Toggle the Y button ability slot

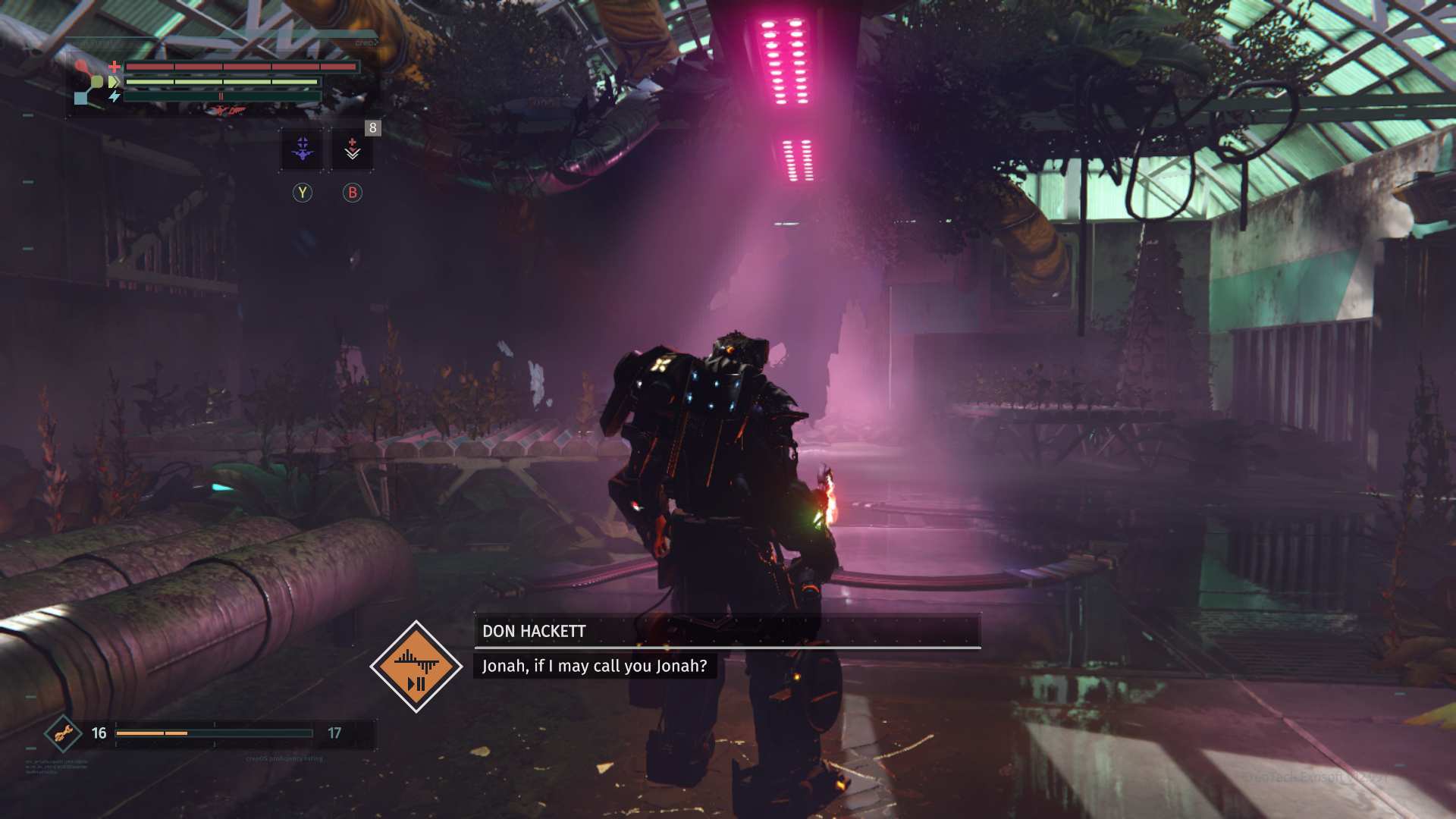303,193
